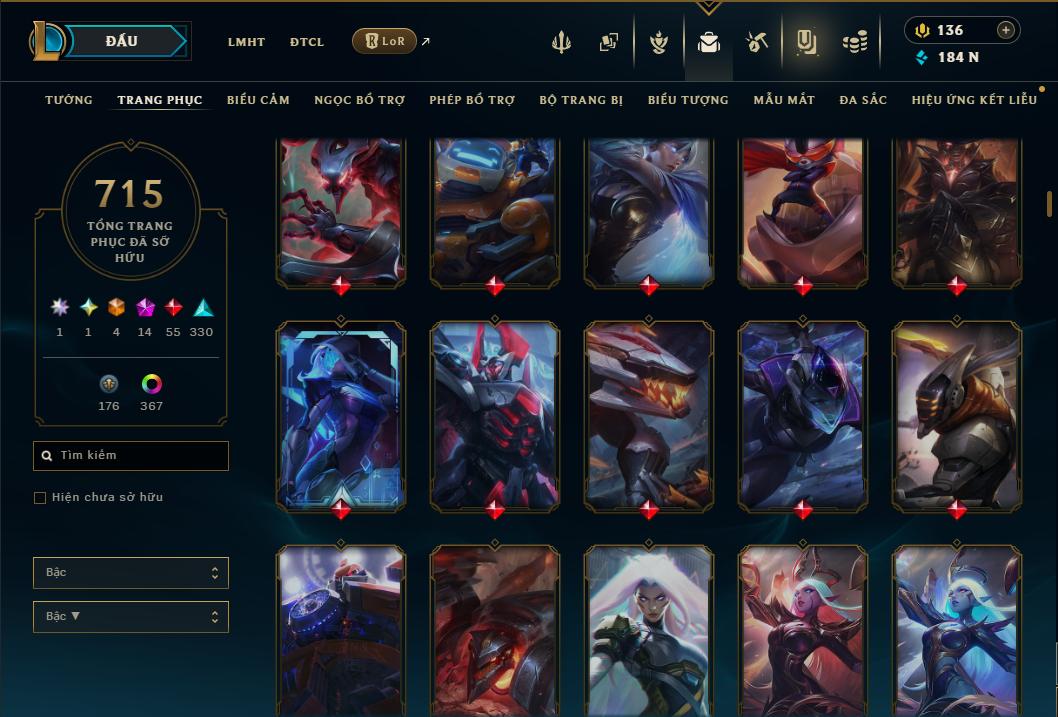Switch to the ĐTCL game mode

tap(307, 42)
